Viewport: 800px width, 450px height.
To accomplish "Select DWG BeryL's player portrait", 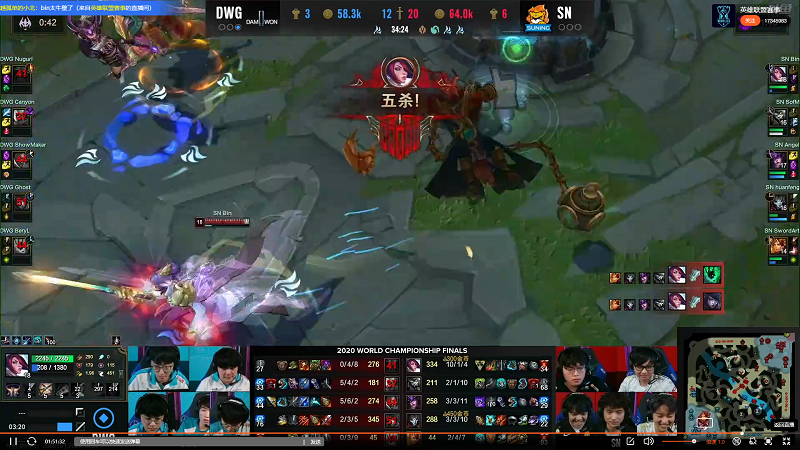I will tap(21, 249).
